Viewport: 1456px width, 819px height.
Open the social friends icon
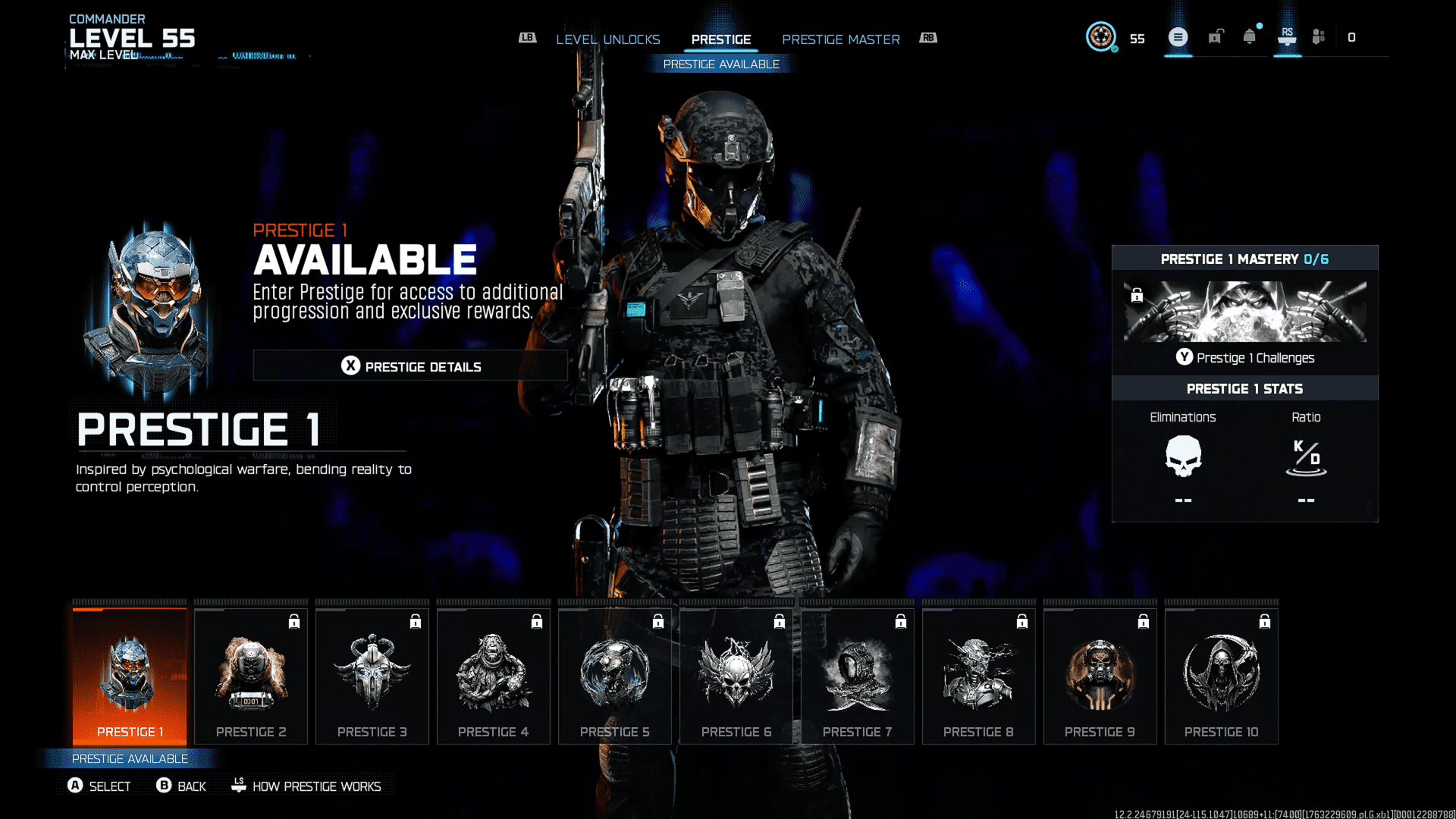(x=1319, y=37)
